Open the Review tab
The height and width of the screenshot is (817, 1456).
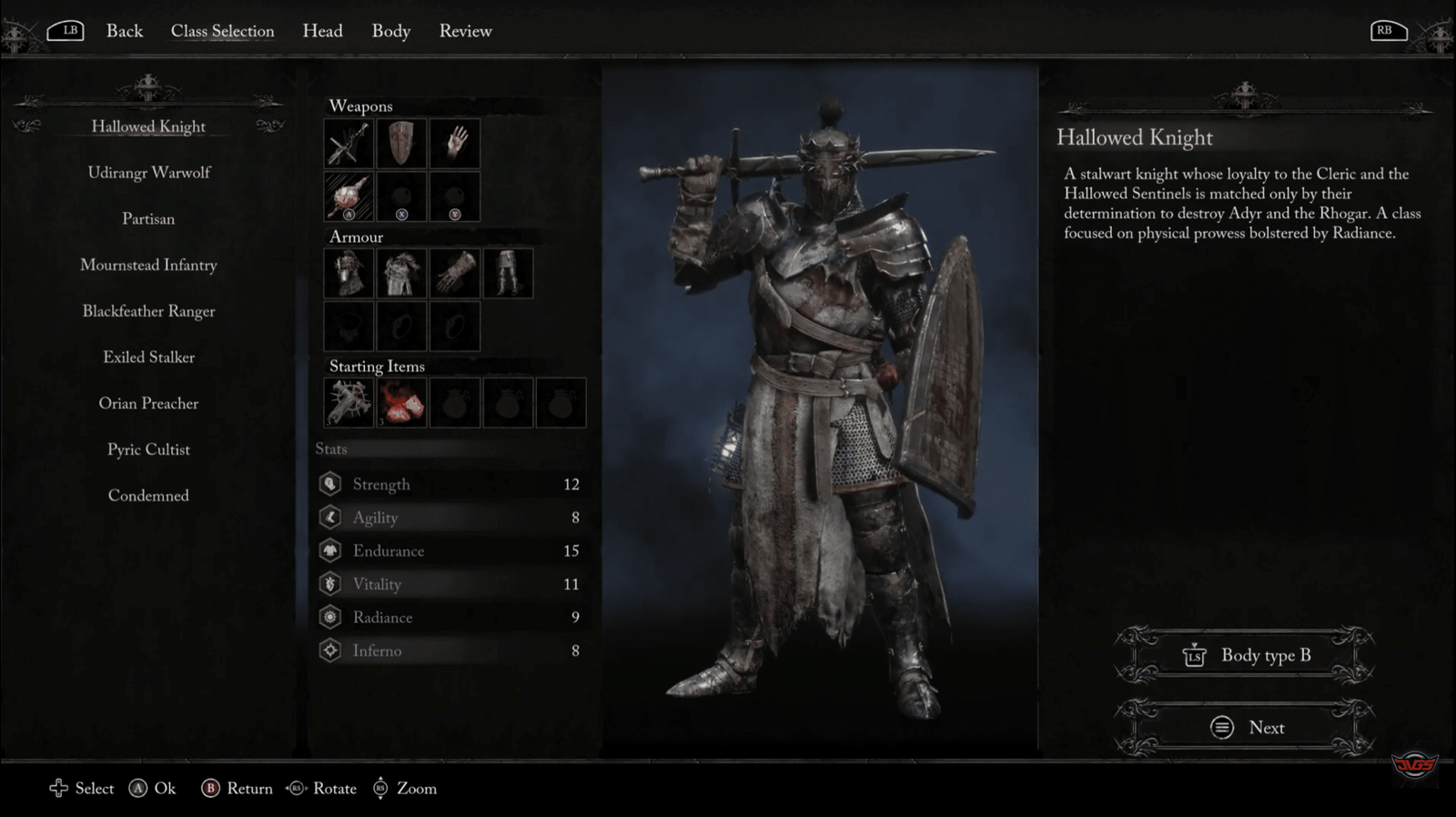(x=465, y=31)
